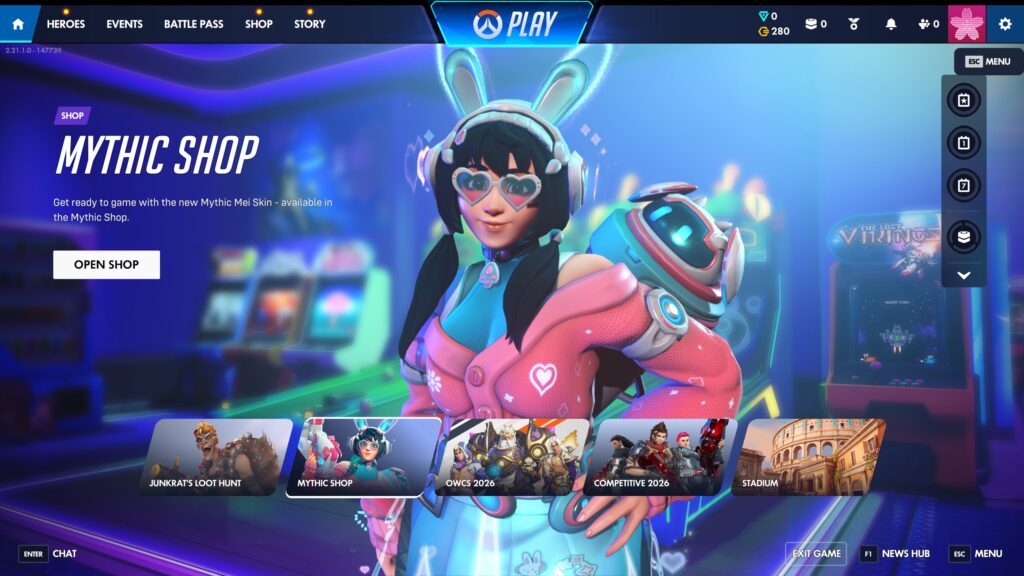Show the OWCS 2026 feature tile

[512, 457]
